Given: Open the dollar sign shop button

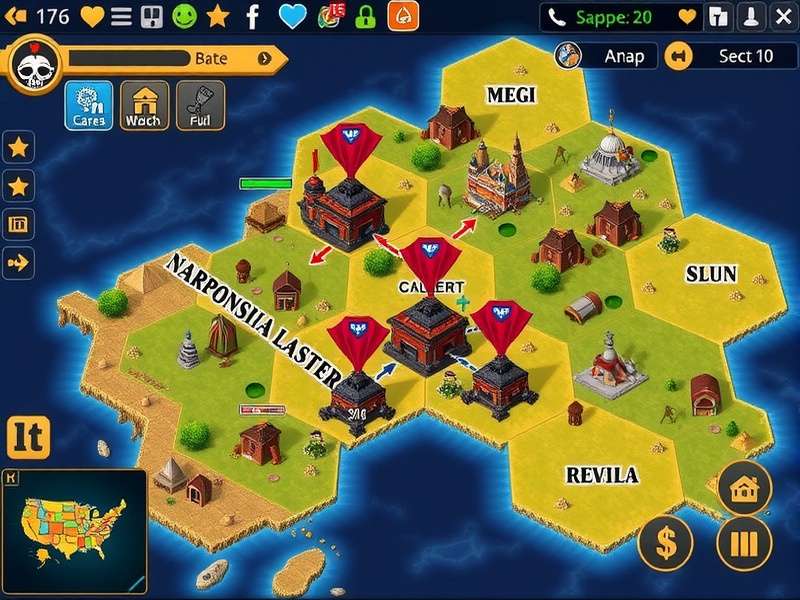Looking at the screenshot, I should click(665, 544).
